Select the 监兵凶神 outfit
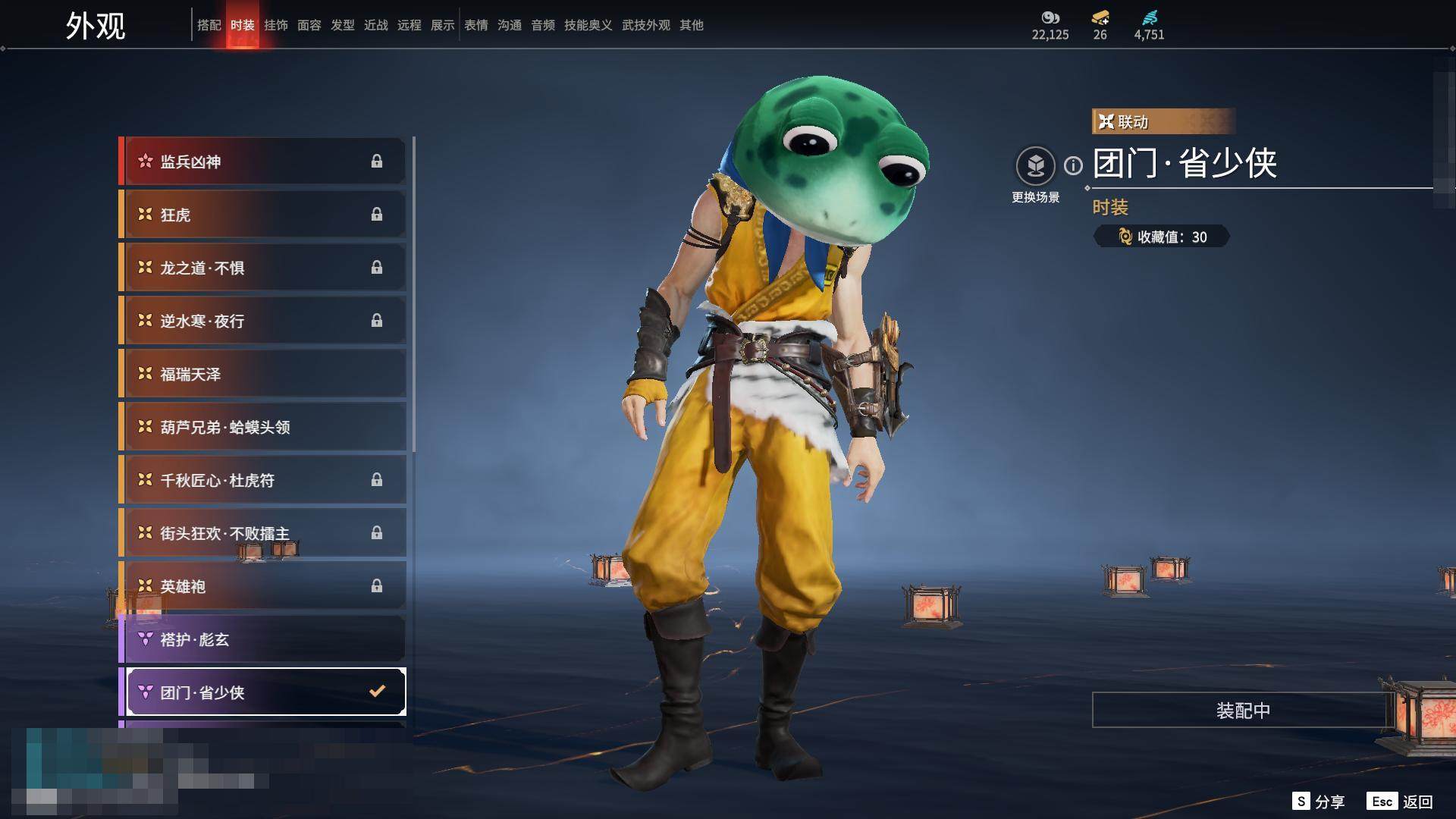This screenshot has width=1456, height=819. (x=264, y=162)
